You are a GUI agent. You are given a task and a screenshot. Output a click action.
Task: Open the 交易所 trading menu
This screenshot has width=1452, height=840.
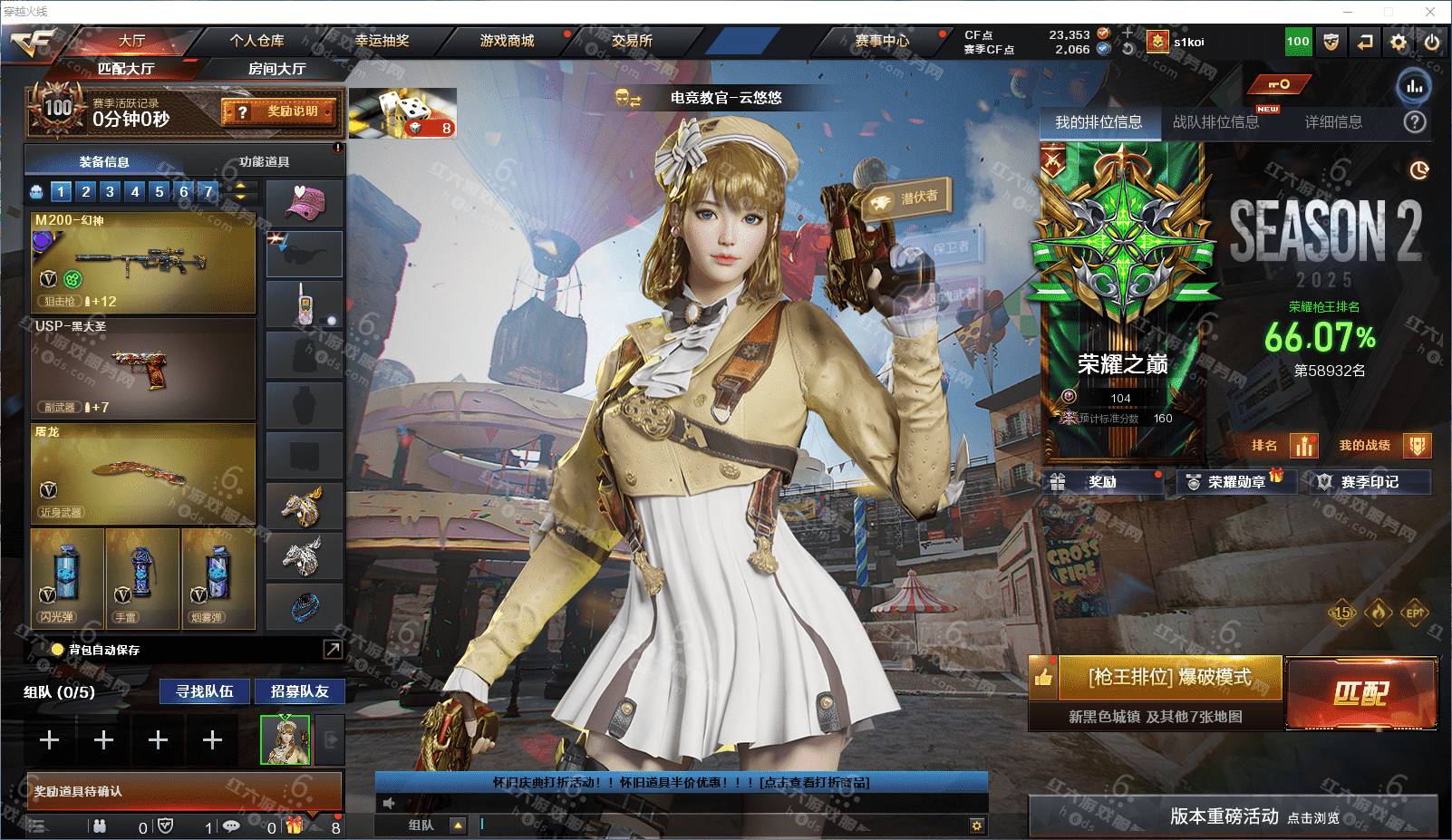click(632, 41)
